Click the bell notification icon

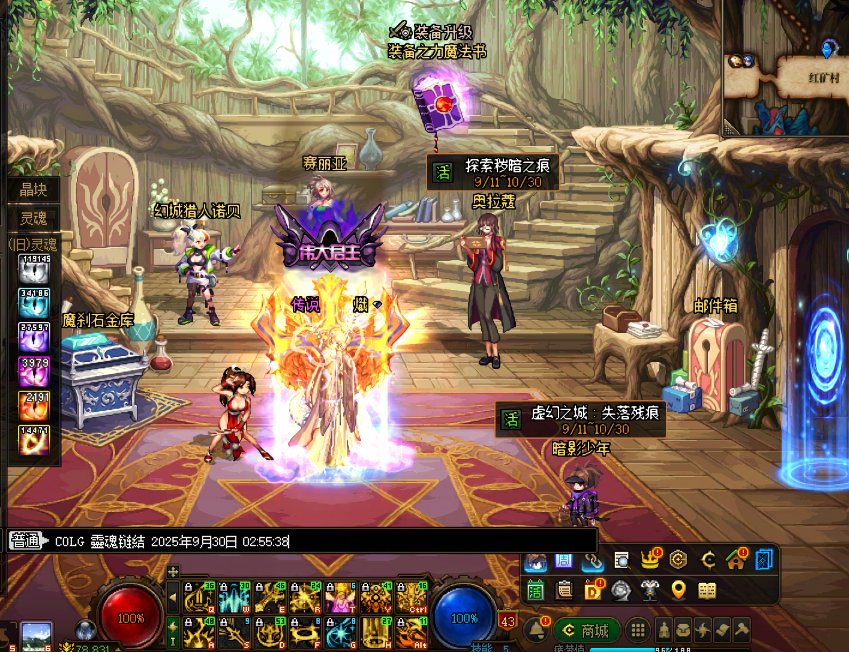click(537, 630)
